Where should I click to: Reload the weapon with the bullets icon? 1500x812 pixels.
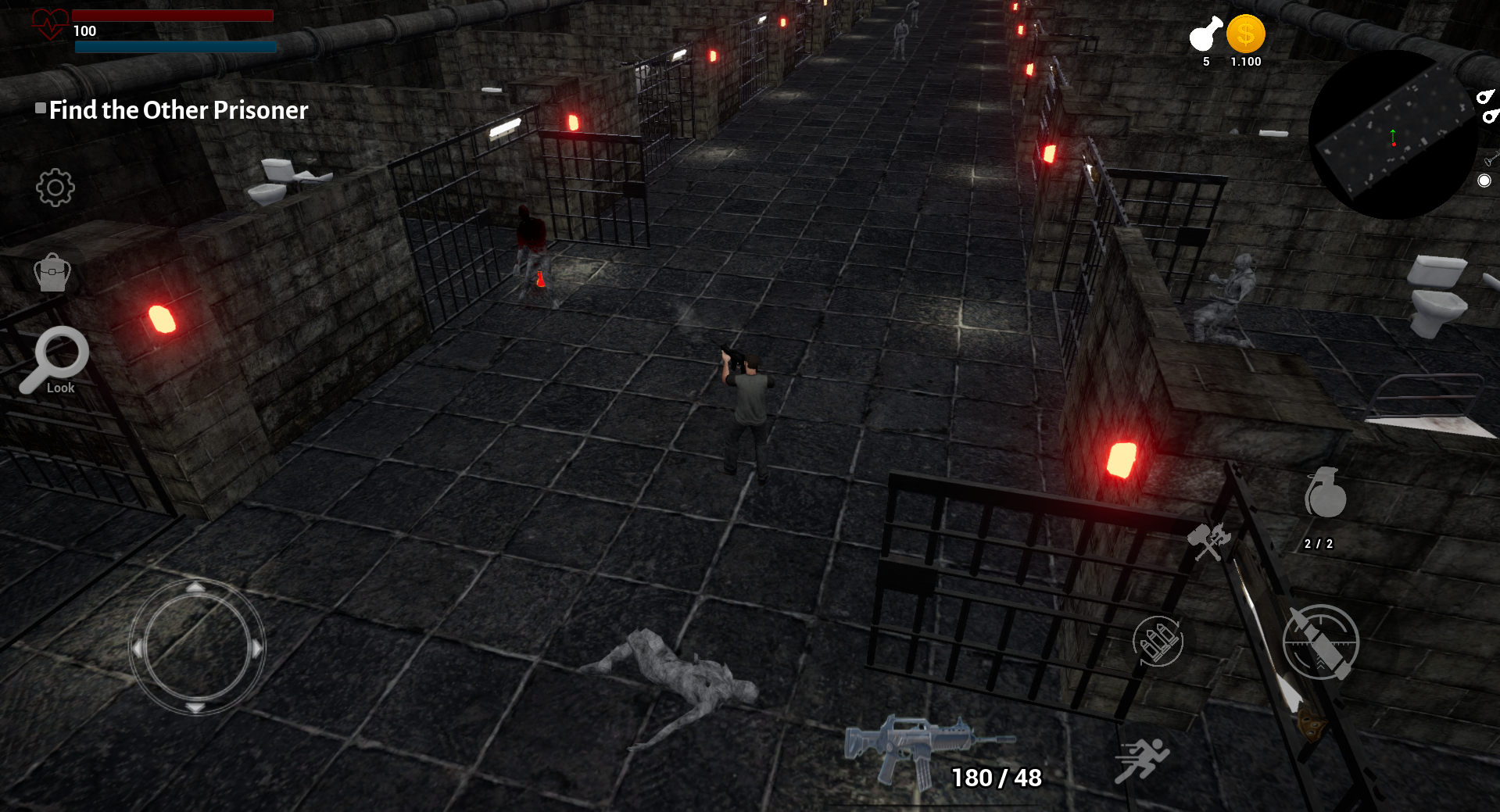[x=1158, y=641]
